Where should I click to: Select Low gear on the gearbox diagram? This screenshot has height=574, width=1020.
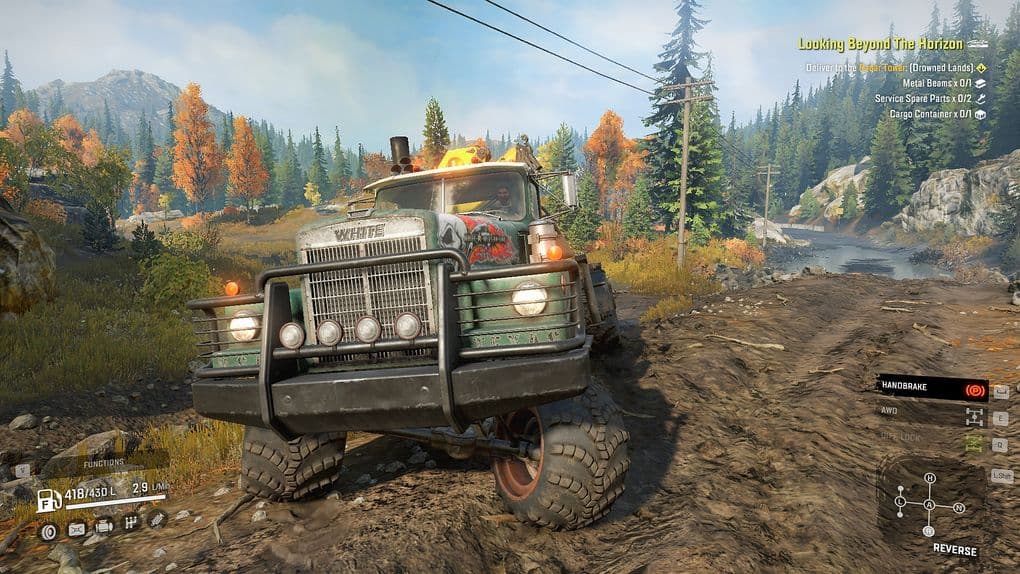900,501
